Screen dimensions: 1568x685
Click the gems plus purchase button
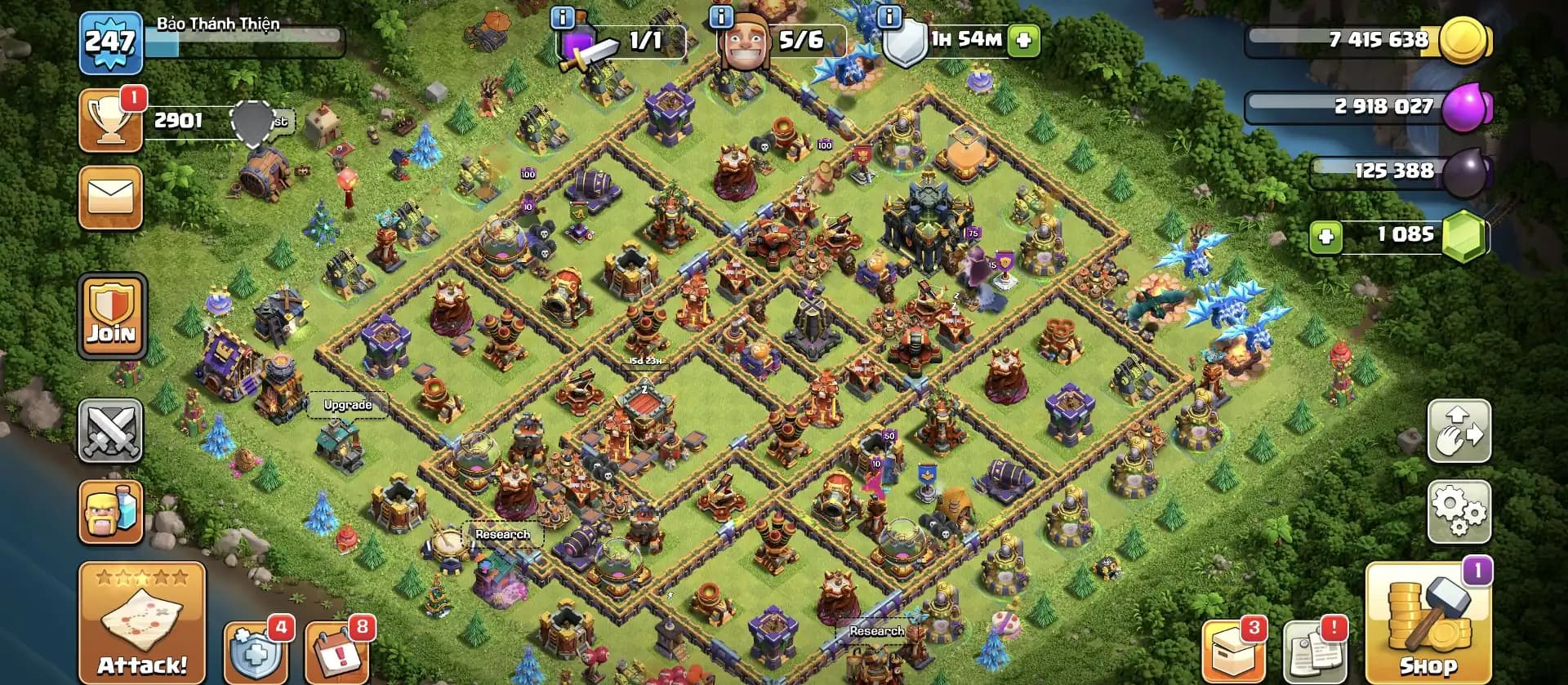[1327, 237]
